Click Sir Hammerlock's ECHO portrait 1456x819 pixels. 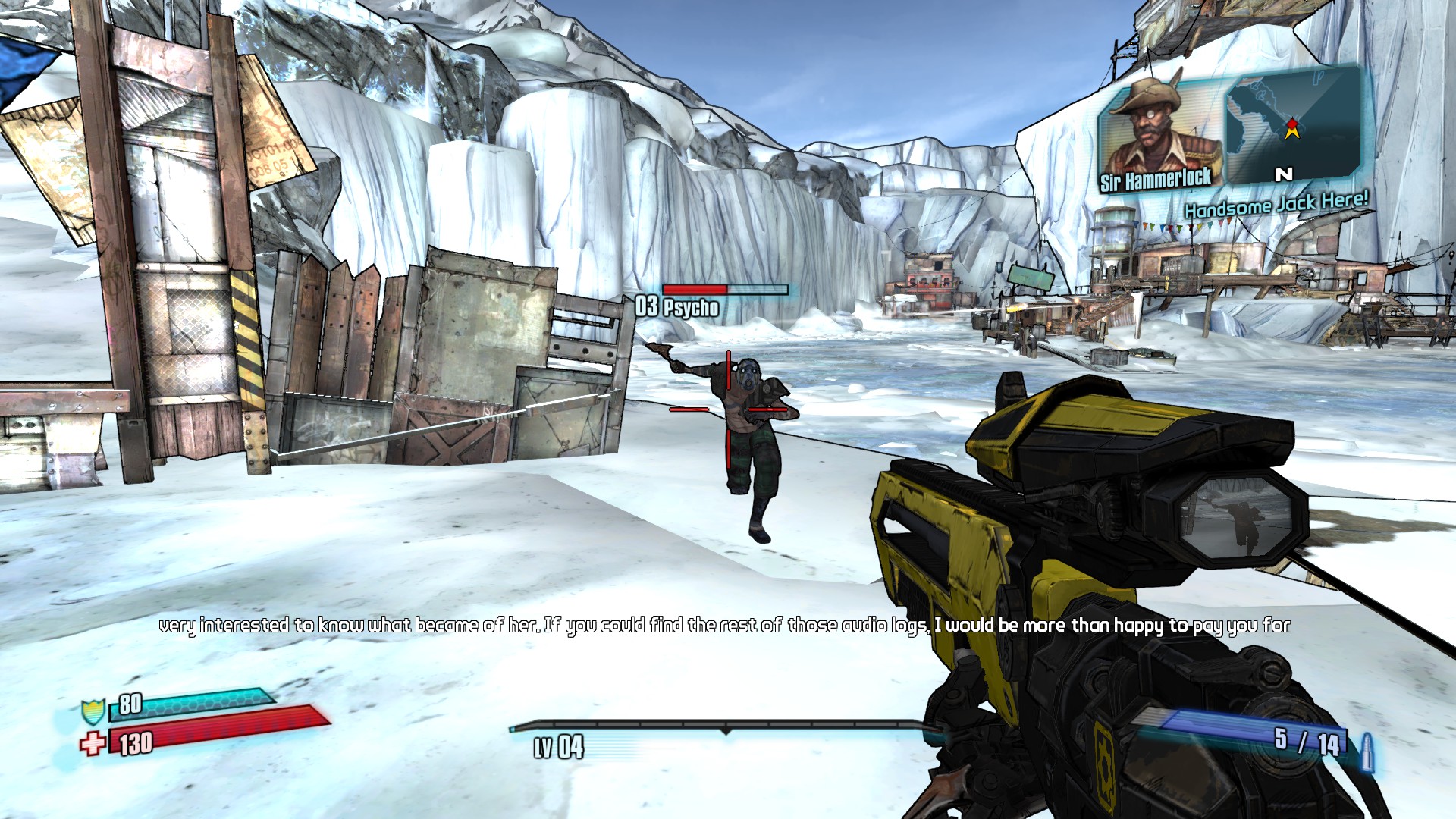(1159, 133)
